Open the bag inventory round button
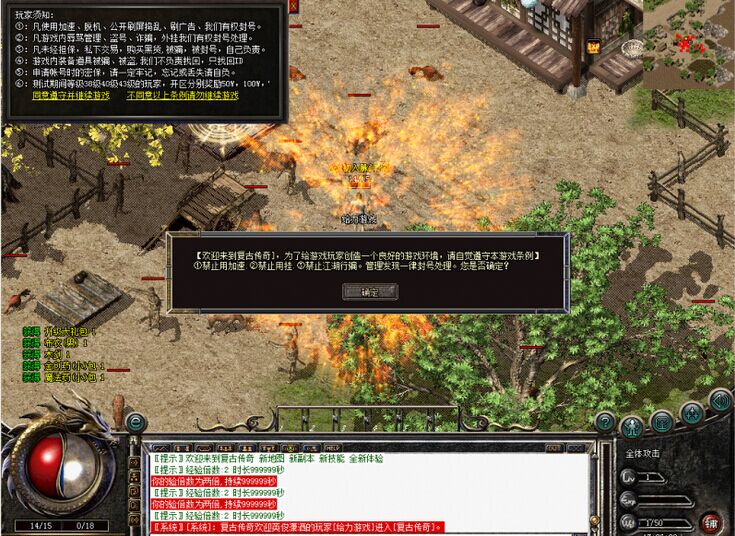The width and height of the screenshot is (735, 536). point(662,420)
